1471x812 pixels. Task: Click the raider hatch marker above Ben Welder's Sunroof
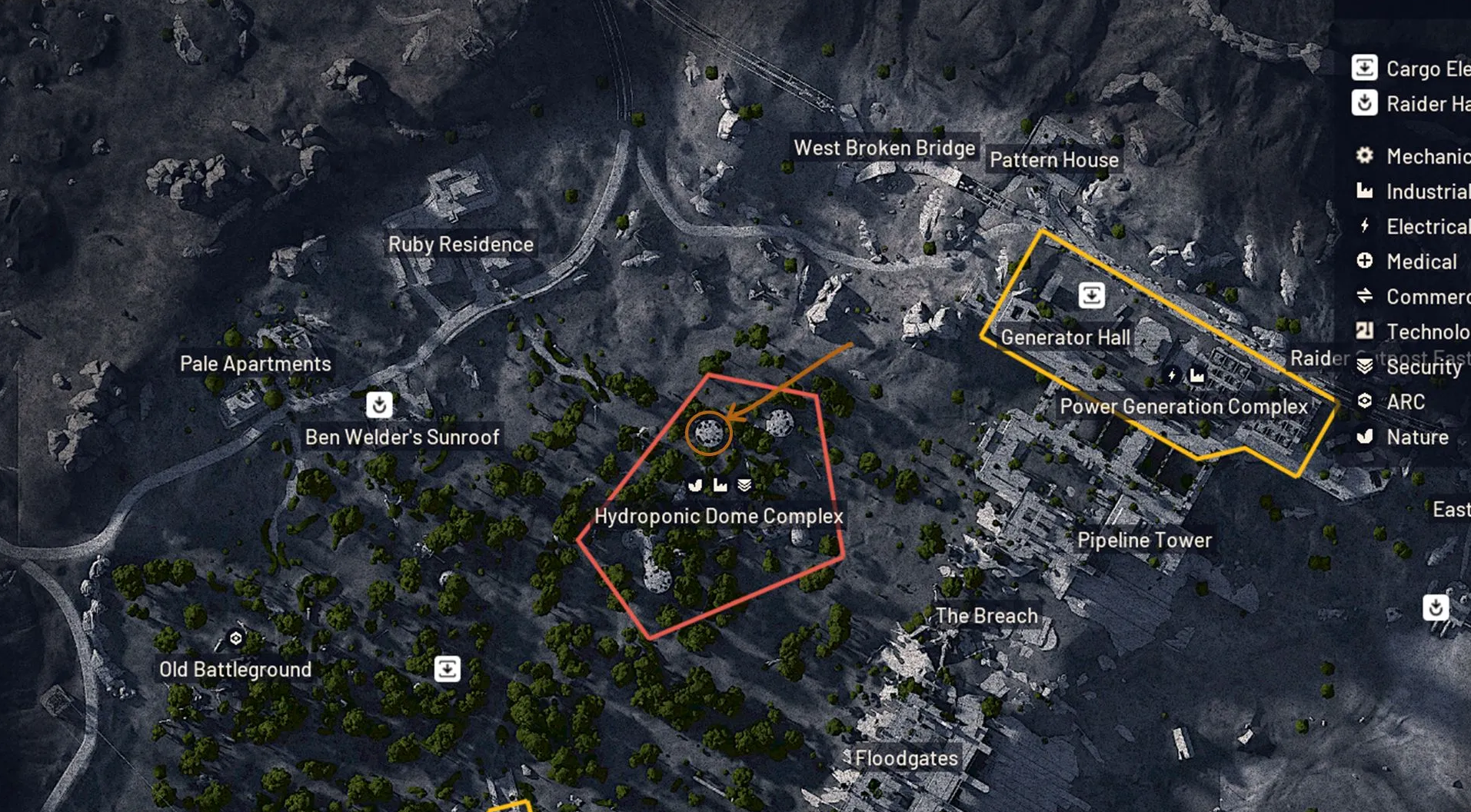pos(379,404)
